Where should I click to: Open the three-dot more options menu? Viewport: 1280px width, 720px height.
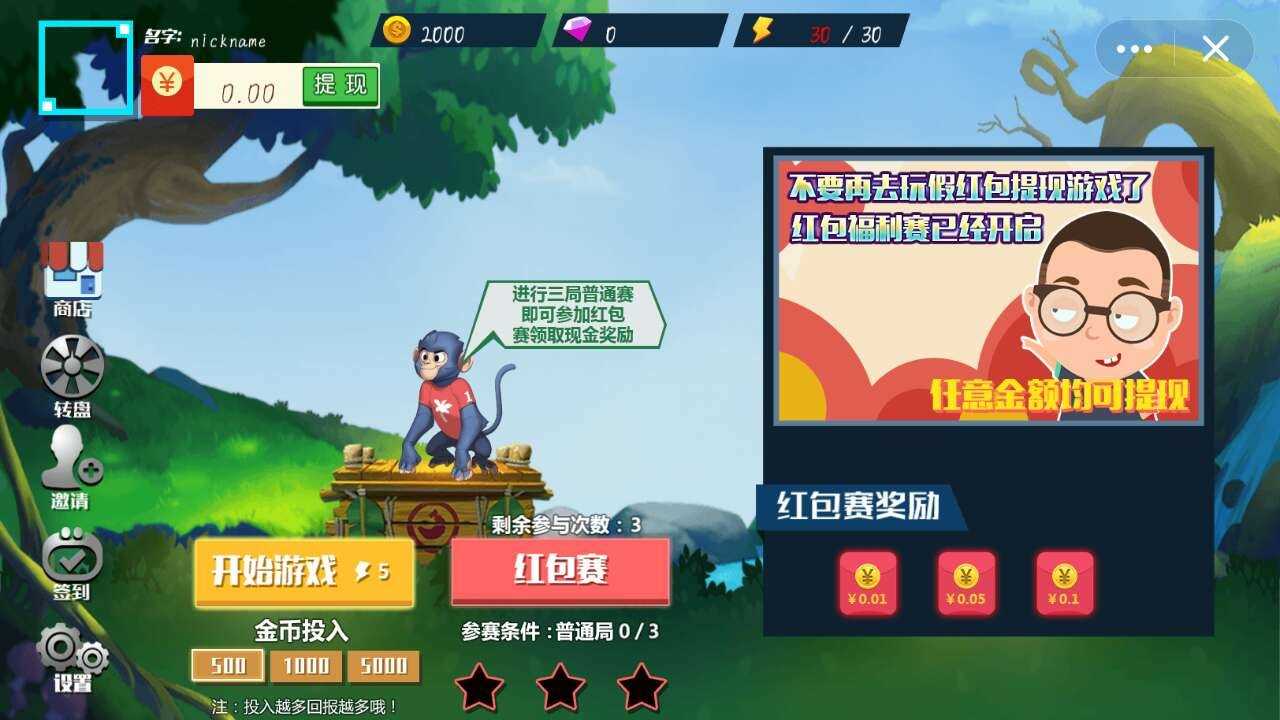point(1135,48)
